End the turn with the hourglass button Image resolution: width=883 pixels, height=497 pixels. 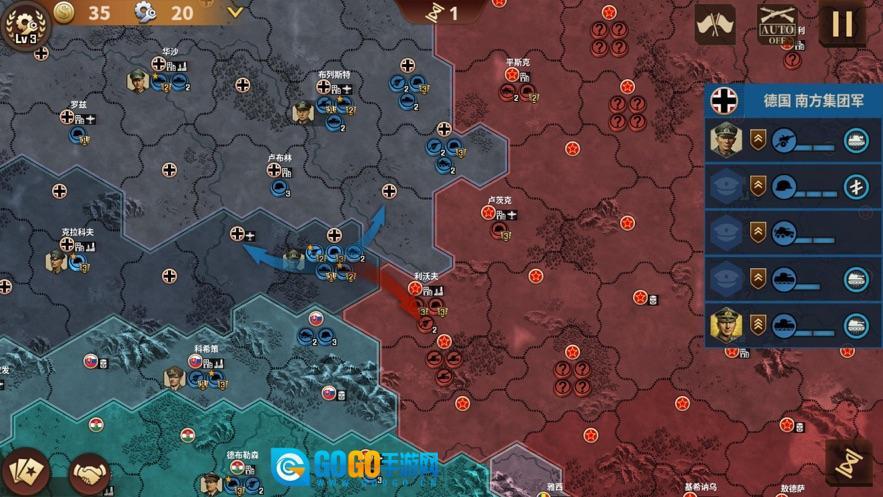click(849, 464)
